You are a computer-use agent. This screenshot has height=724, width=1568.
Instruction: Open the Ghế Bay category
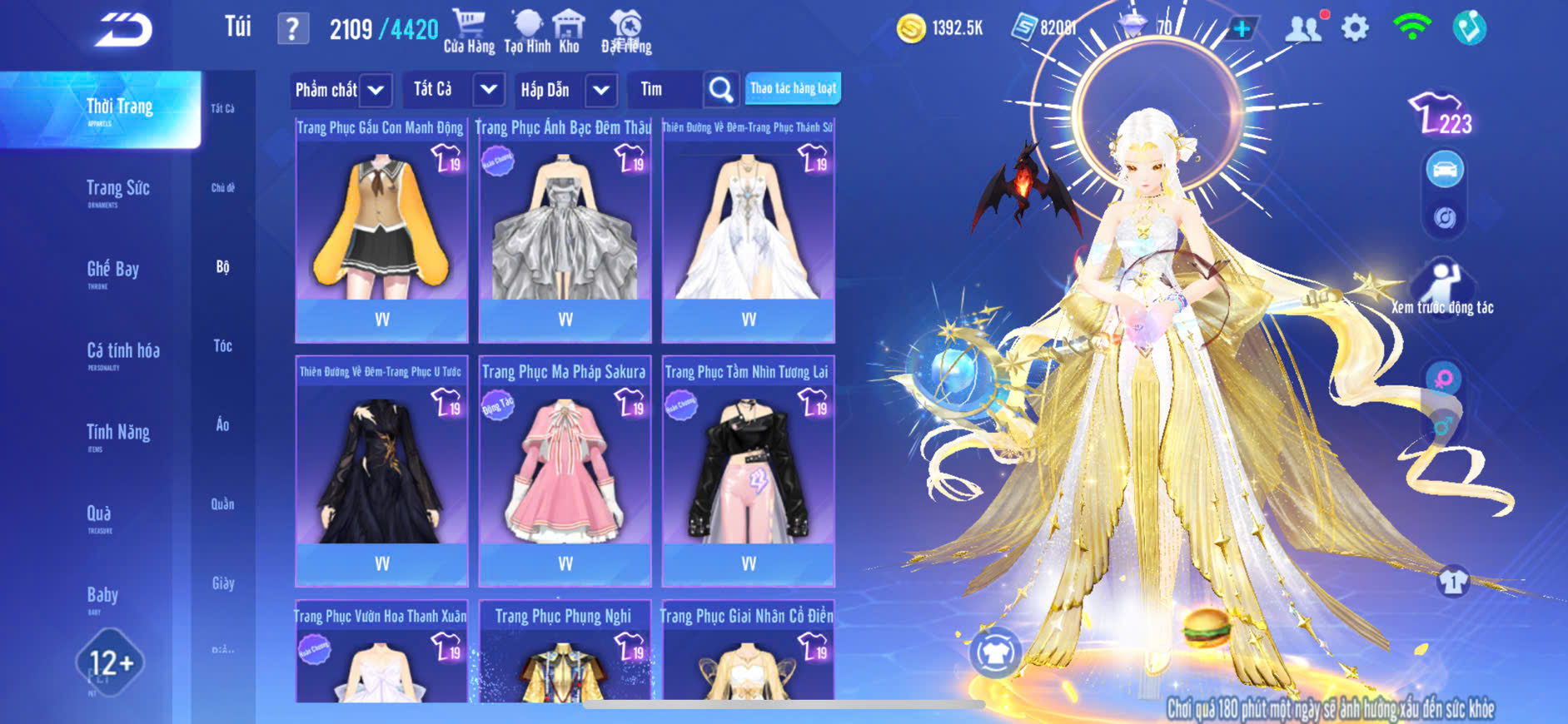pyautogui.click(x=113, y=270)
